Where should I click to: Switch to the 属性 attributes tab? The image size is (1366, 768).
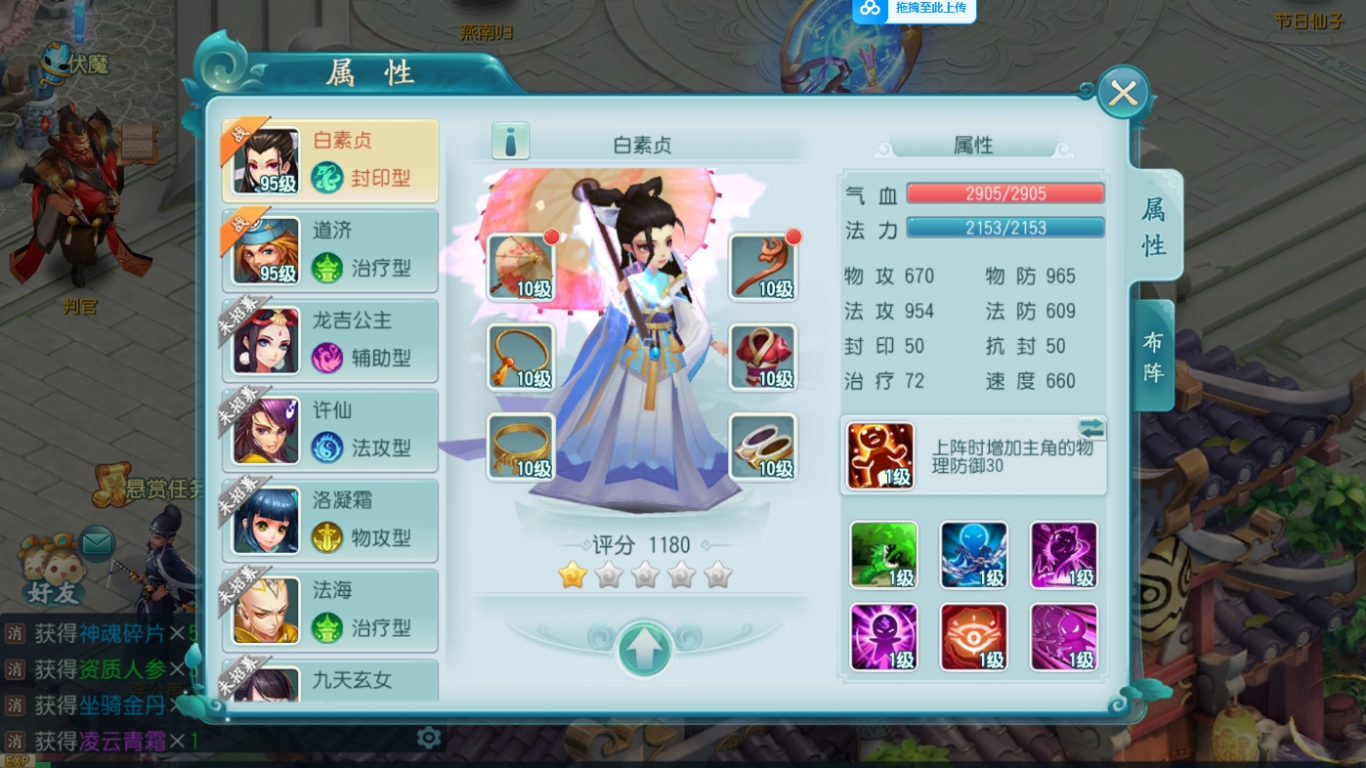(x=1153, y=222)
